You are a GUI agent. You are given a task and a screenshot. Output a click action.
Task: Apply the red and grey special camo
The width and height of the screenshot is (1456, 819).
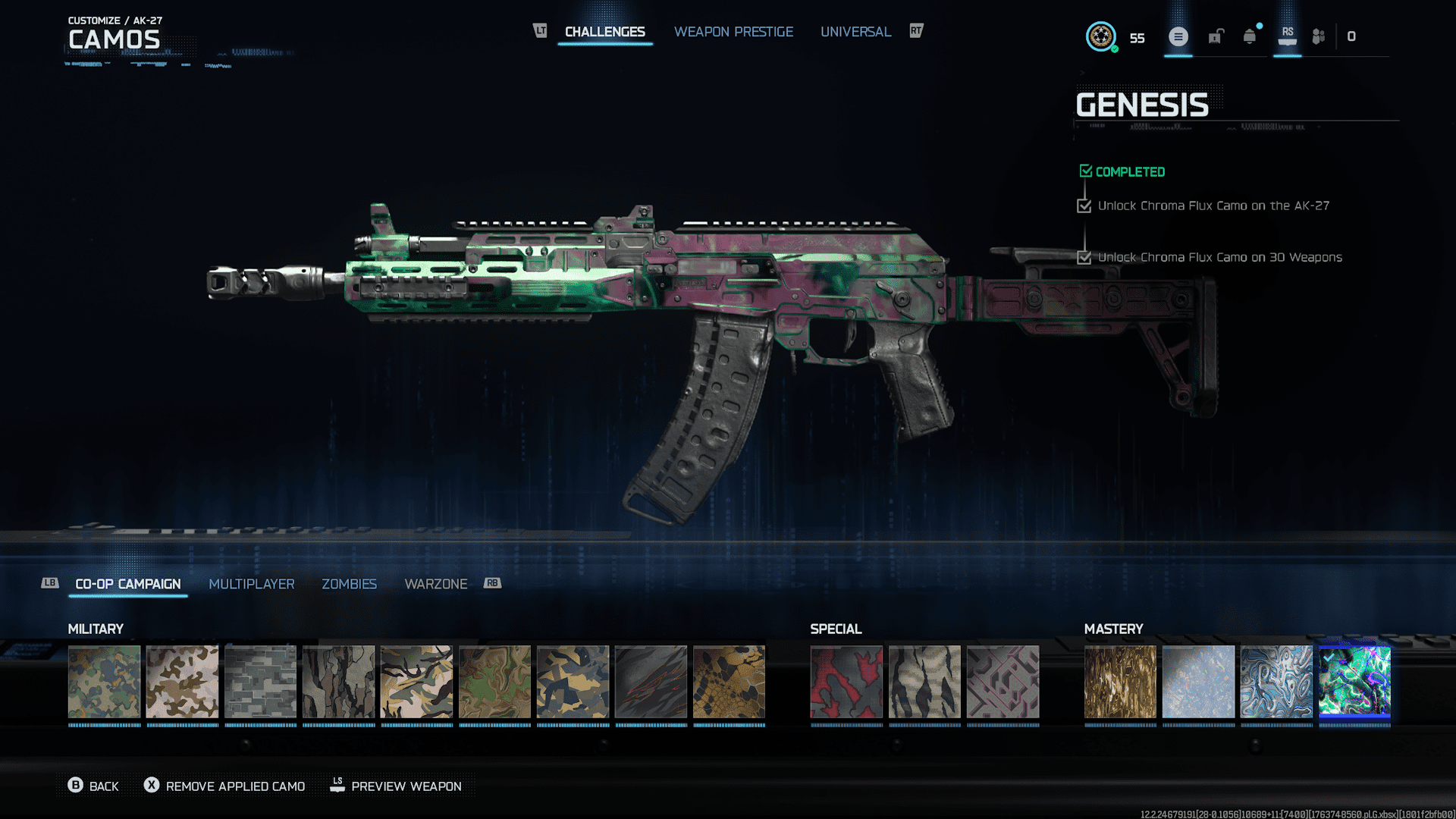point(846,682)
